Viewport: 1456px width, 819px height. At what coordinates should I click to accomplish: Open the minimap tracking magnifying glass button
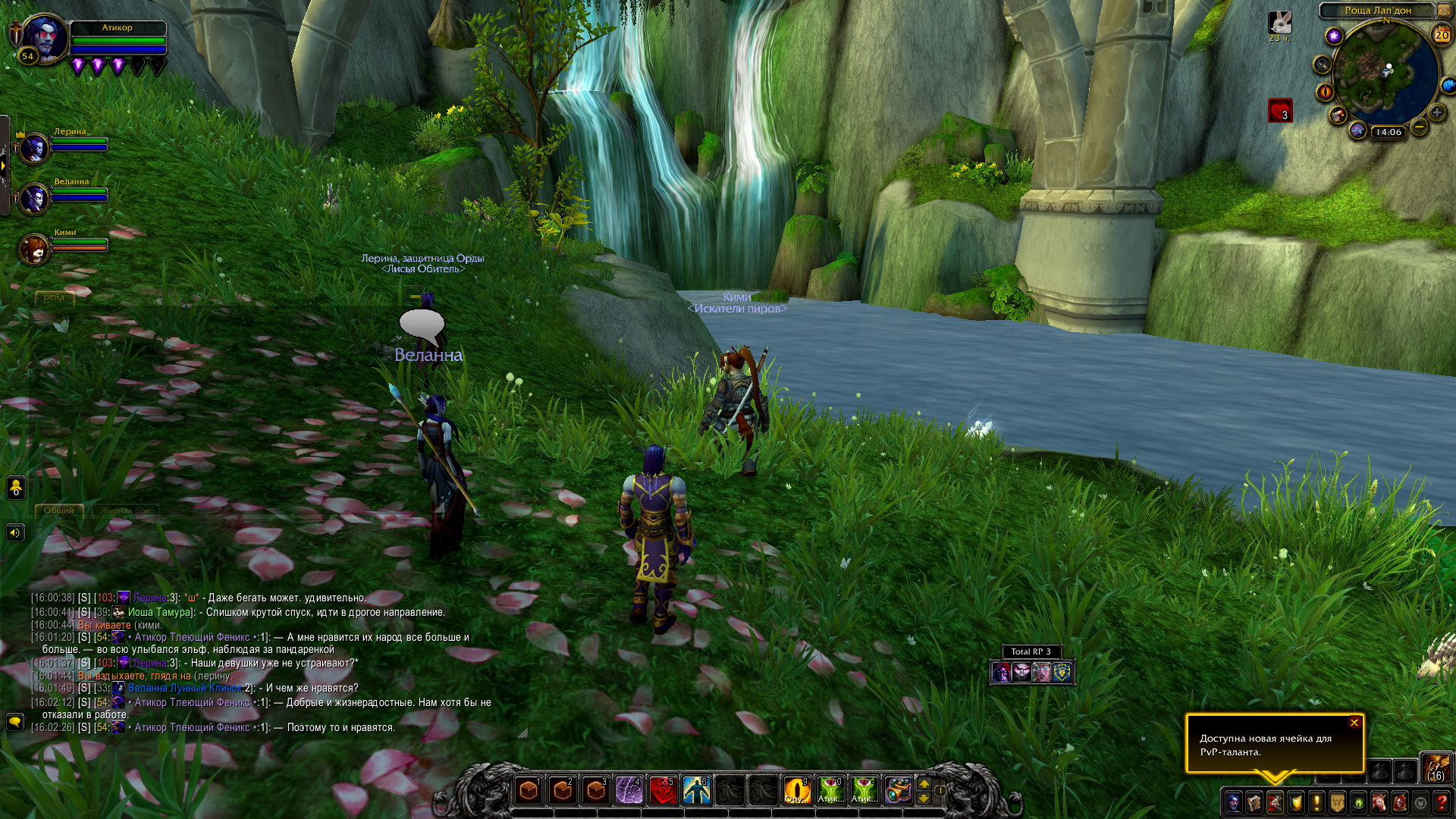(1323, 64)
